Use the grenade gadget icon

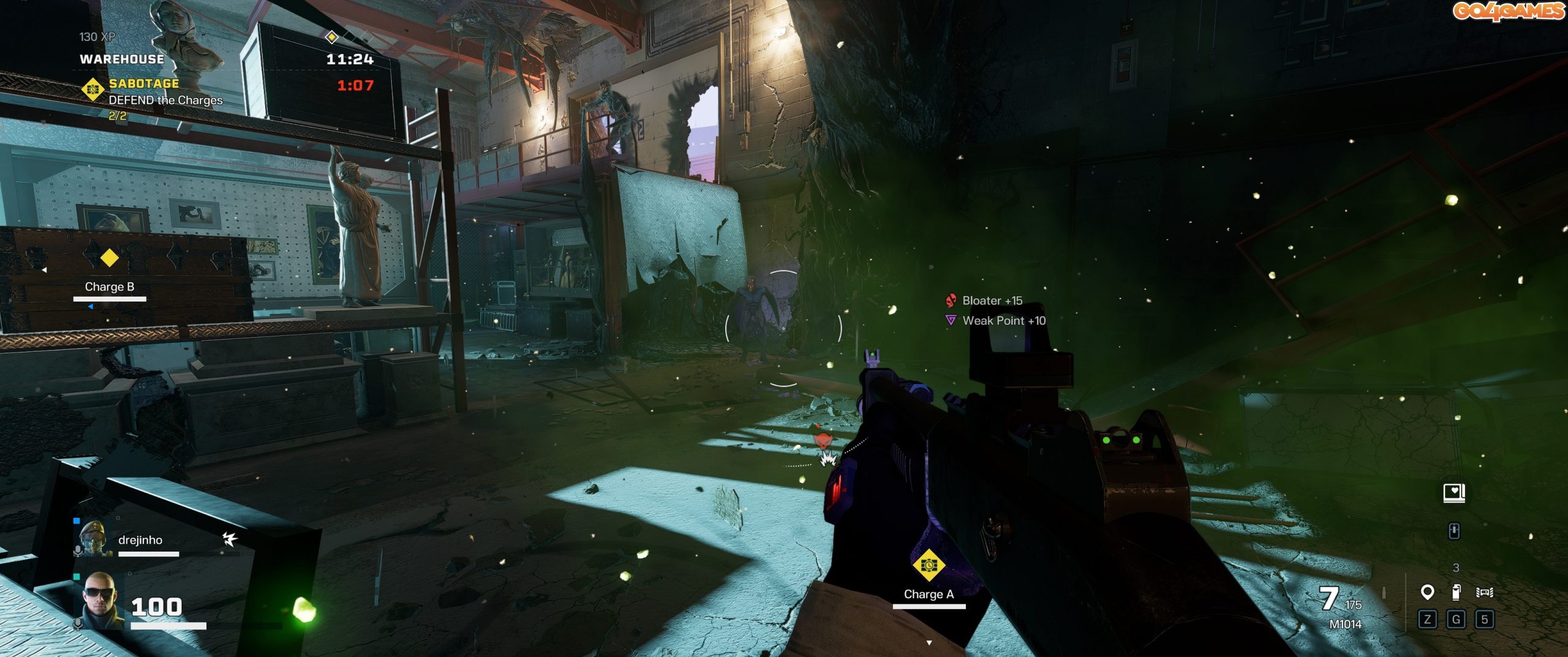click(x=1457, y=592)
